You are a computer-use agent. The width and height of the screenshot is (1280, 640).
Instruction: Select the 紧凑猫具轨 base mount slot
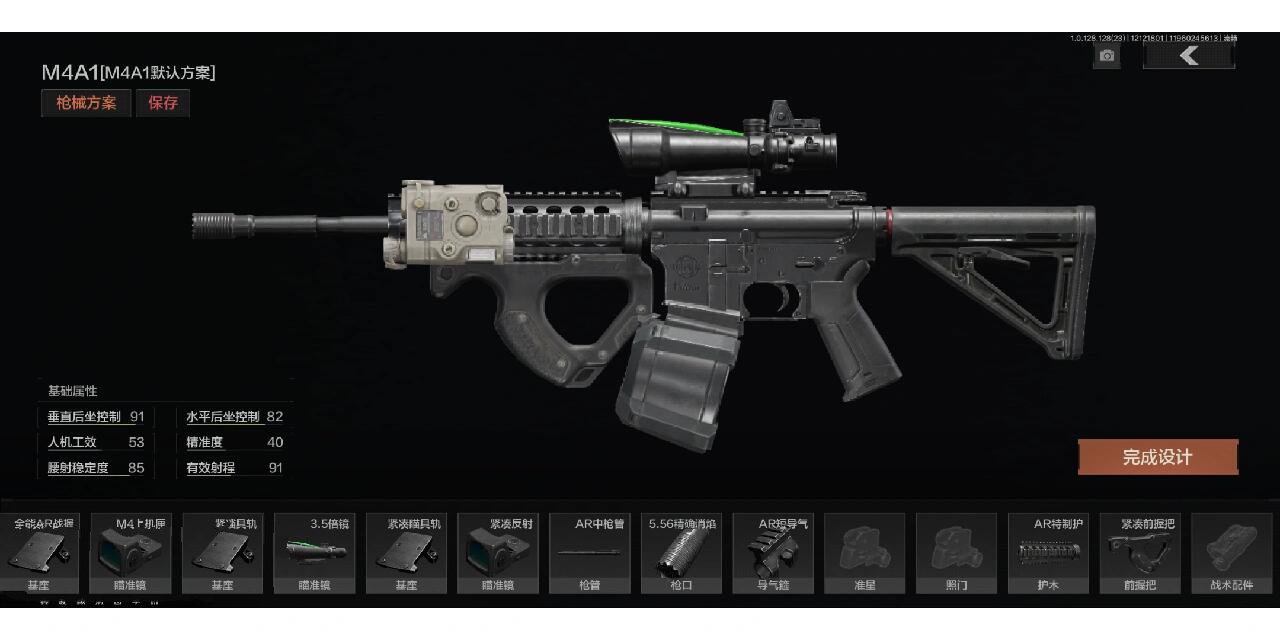pos(407,553)
